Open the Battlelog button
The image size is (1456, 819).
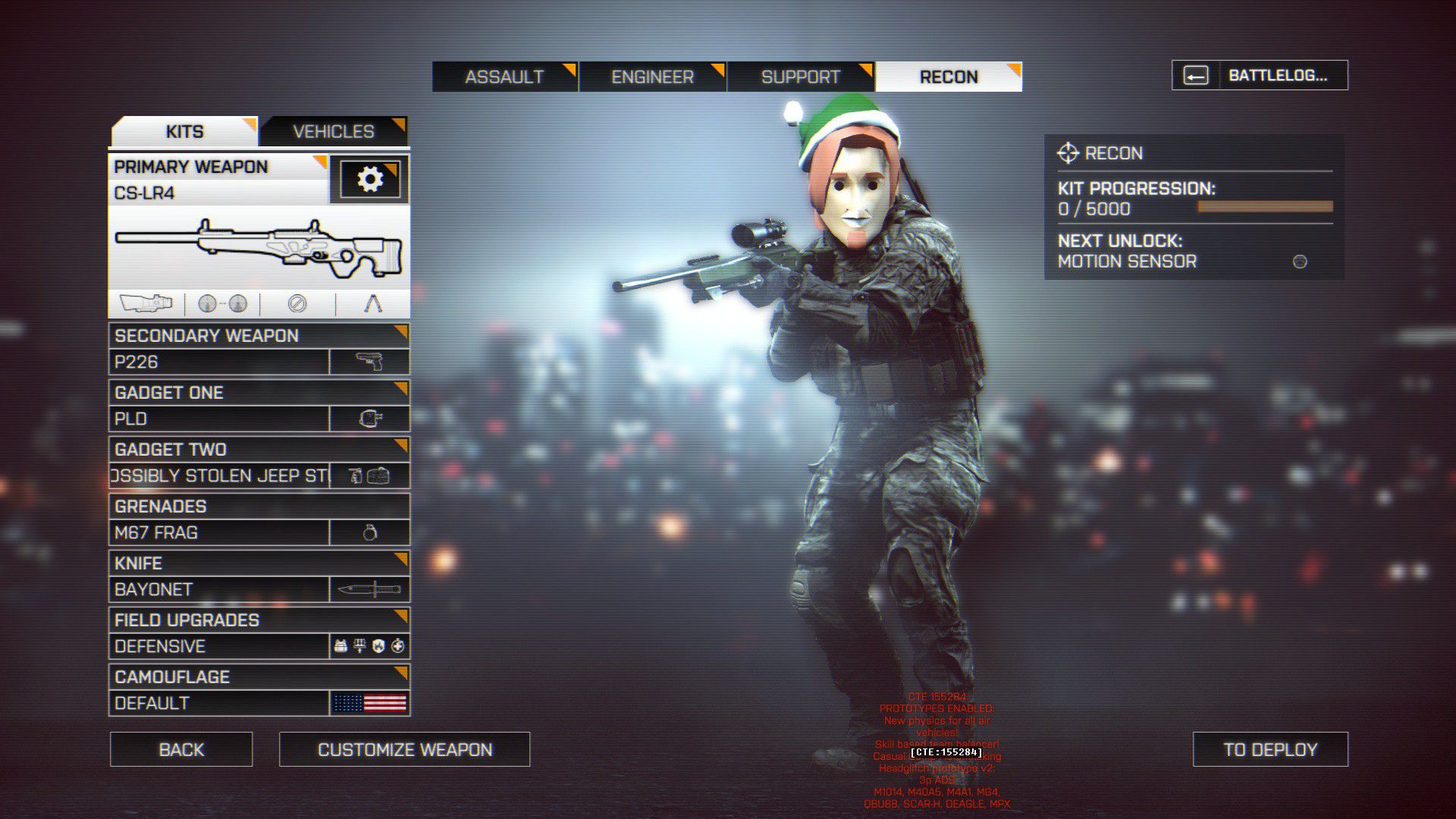1260,75
